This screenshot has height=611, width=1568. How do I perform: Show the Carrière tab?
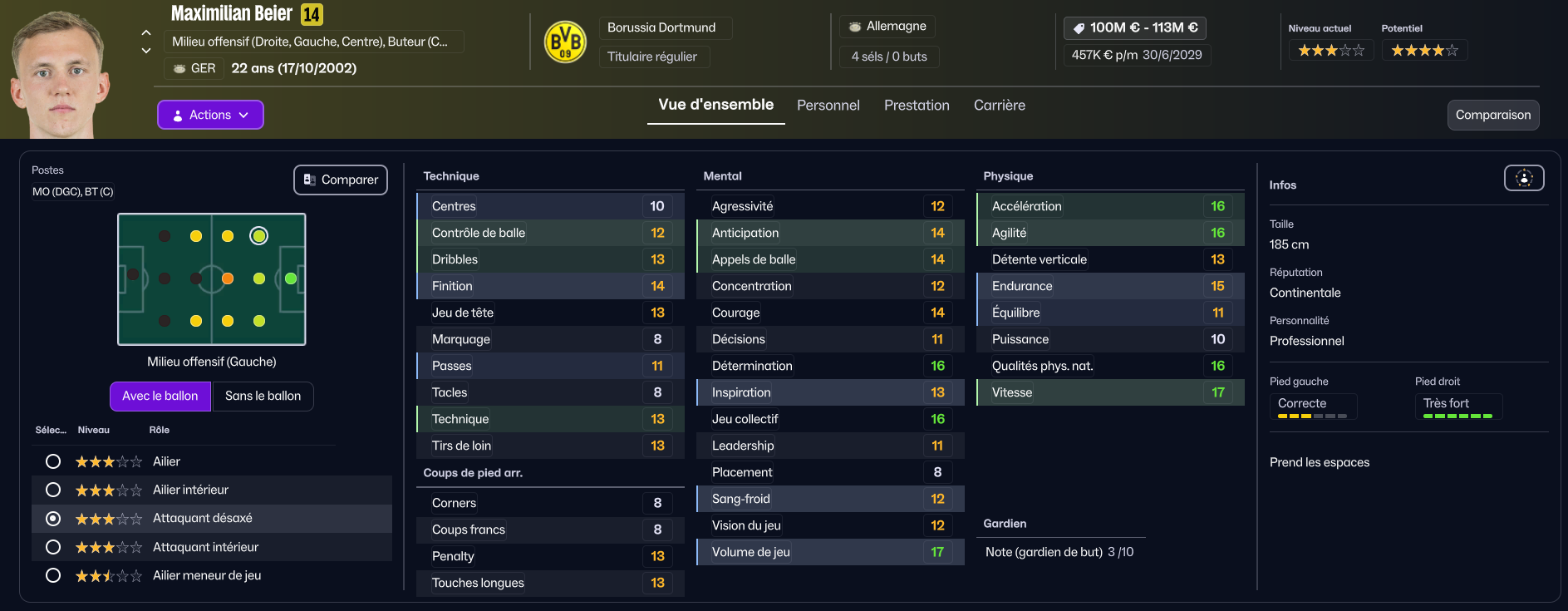click(999, 106)
